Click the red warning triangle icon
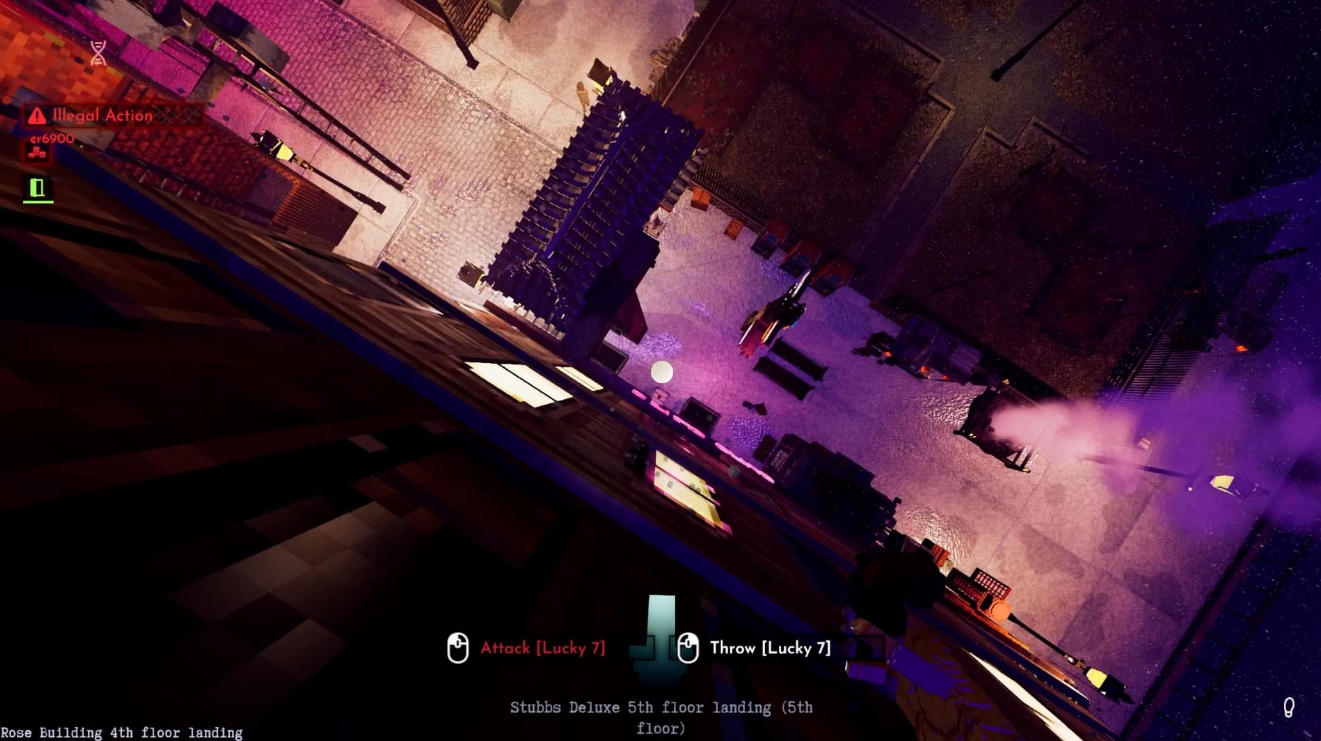Viewport: 1321px width, 741px height. coord(35,115)
